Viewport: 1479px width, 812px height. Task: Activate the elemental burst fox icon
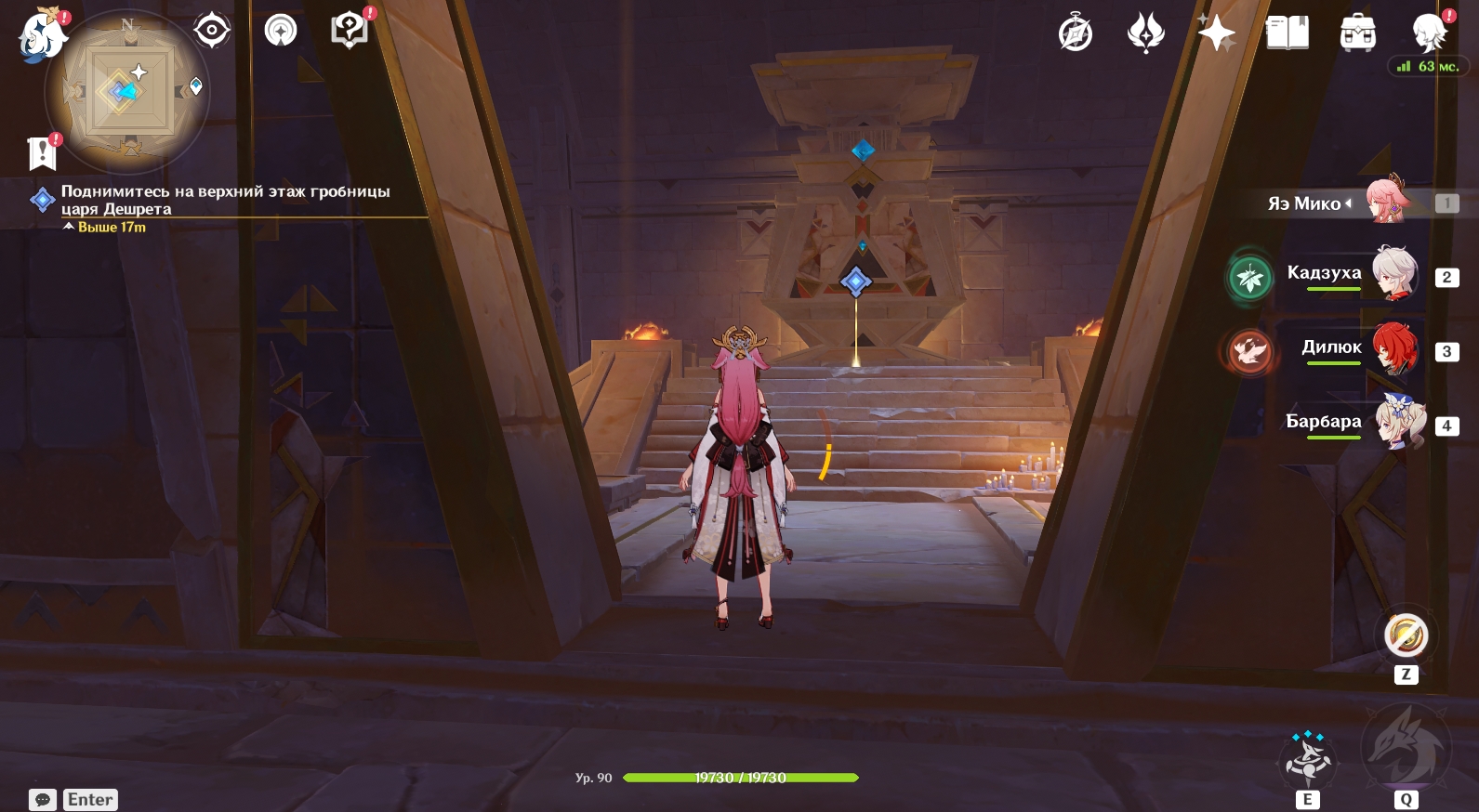pos(1405,748)
